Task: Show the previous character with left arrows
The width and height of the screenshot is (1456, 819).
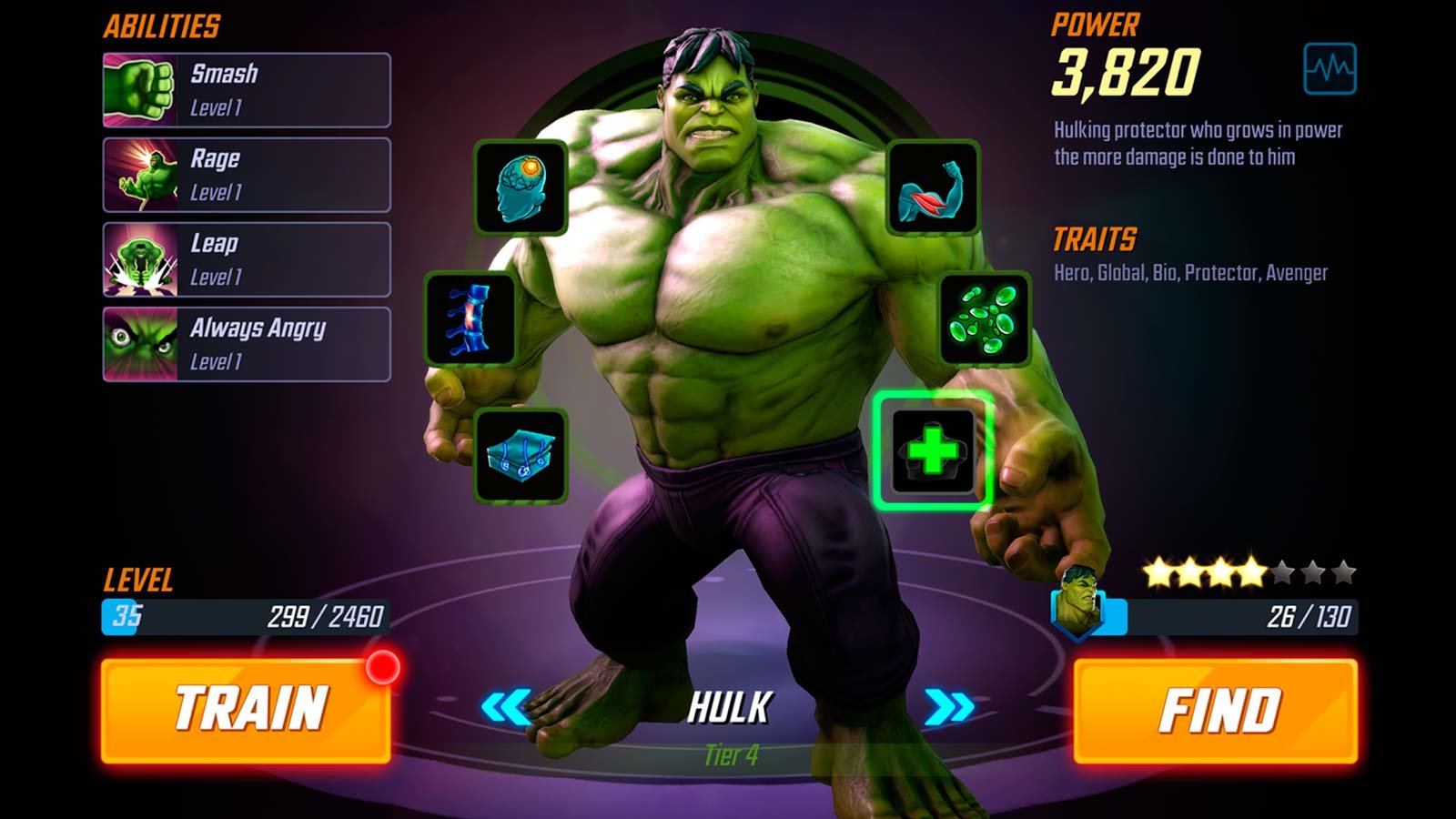Action: pyautogui.click(x=506, y=707)
